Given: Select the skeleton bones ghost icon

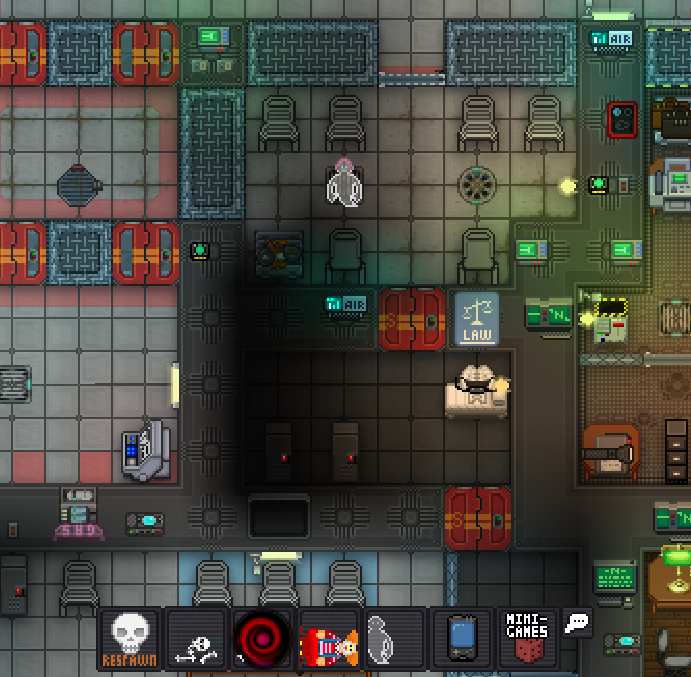Looking at the screenshot, I should point(196,639).
